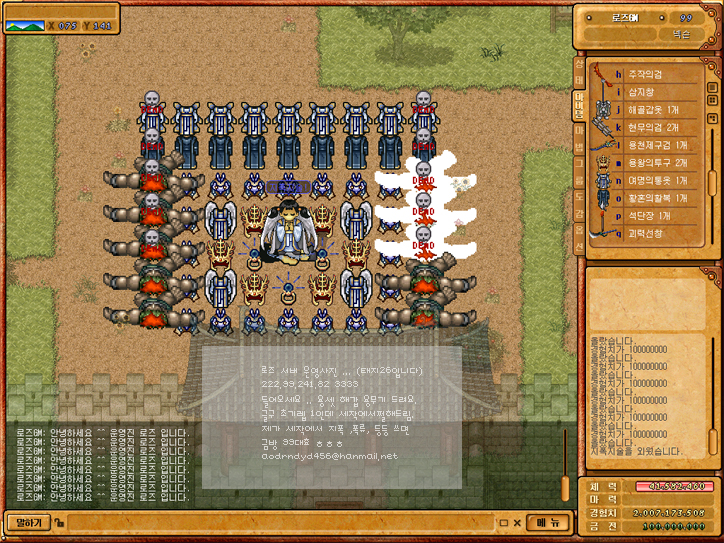Select the 석단장 1개 entry
This screenshot has height=543, width=724.
650,216
